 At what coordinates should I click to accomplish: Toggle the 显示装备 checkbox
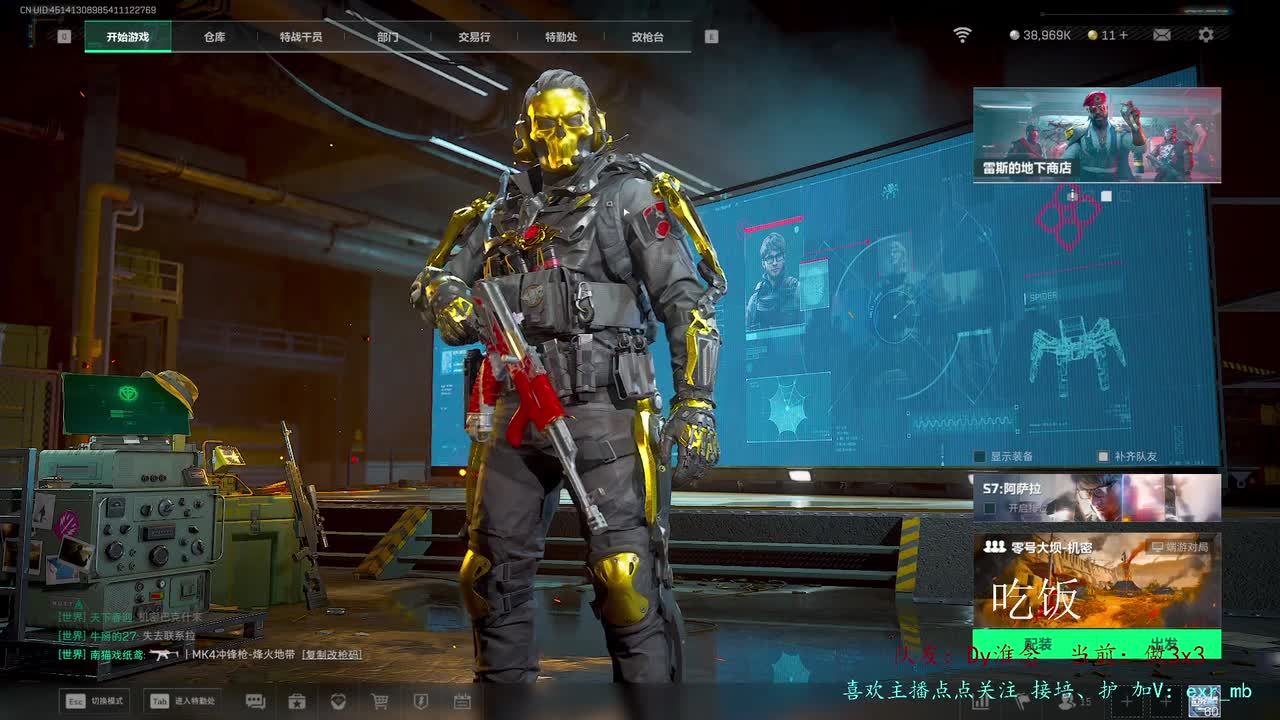(x=981, y=457)
